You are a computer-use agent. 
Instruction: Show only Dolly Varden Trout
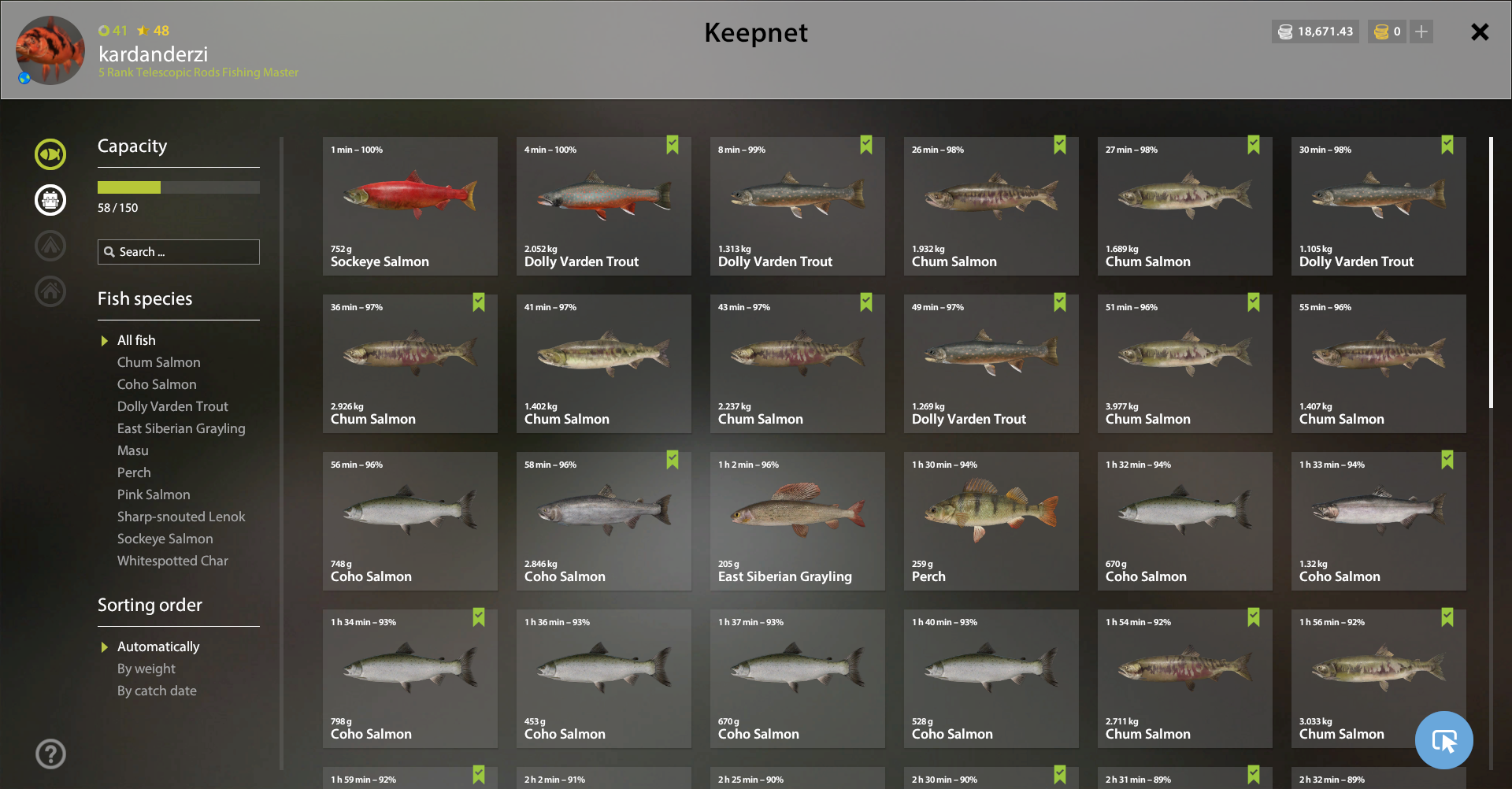click(172, 406)
